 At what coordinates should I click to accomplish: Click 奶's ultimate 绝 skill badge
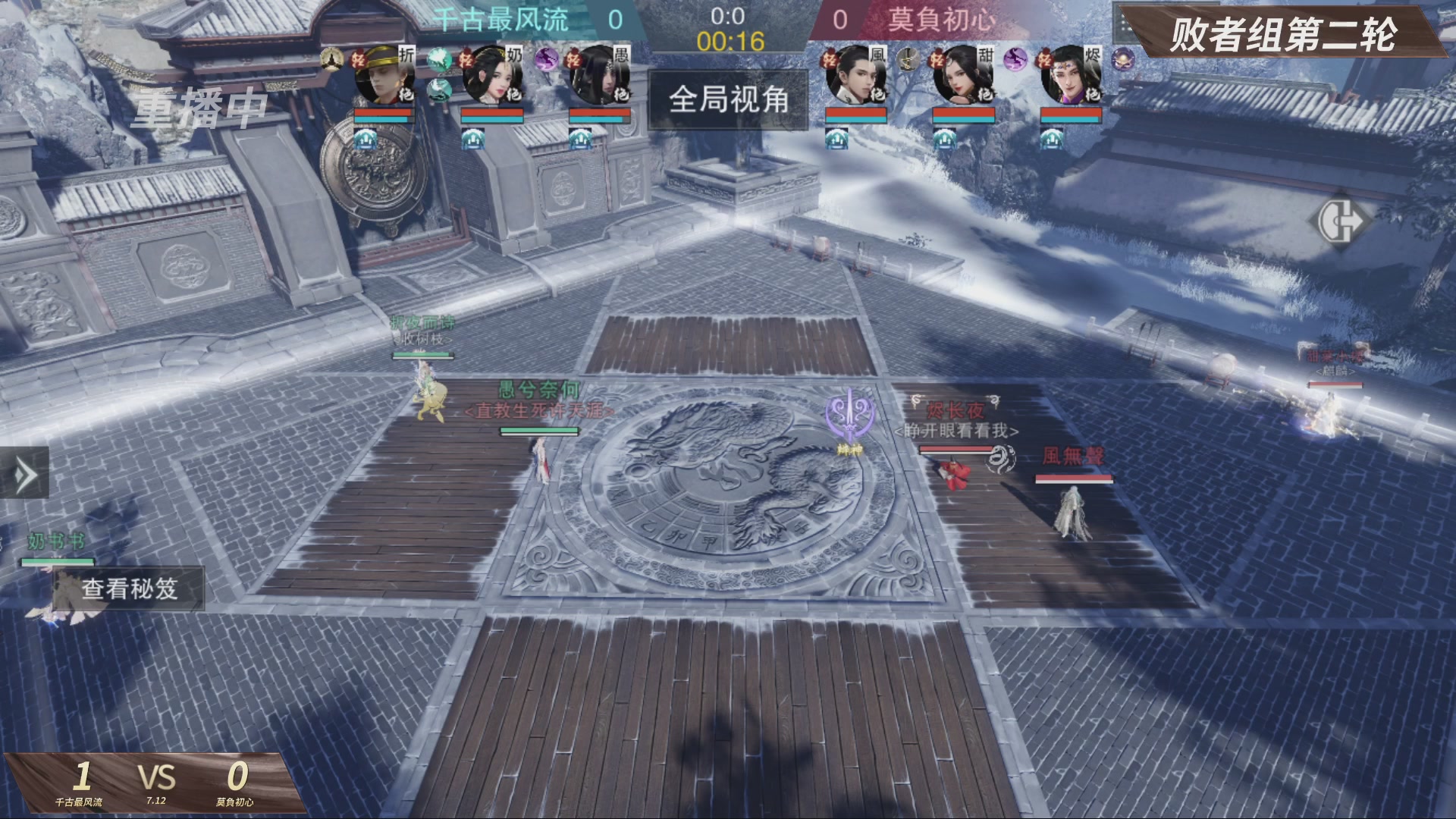pos(515,95)
